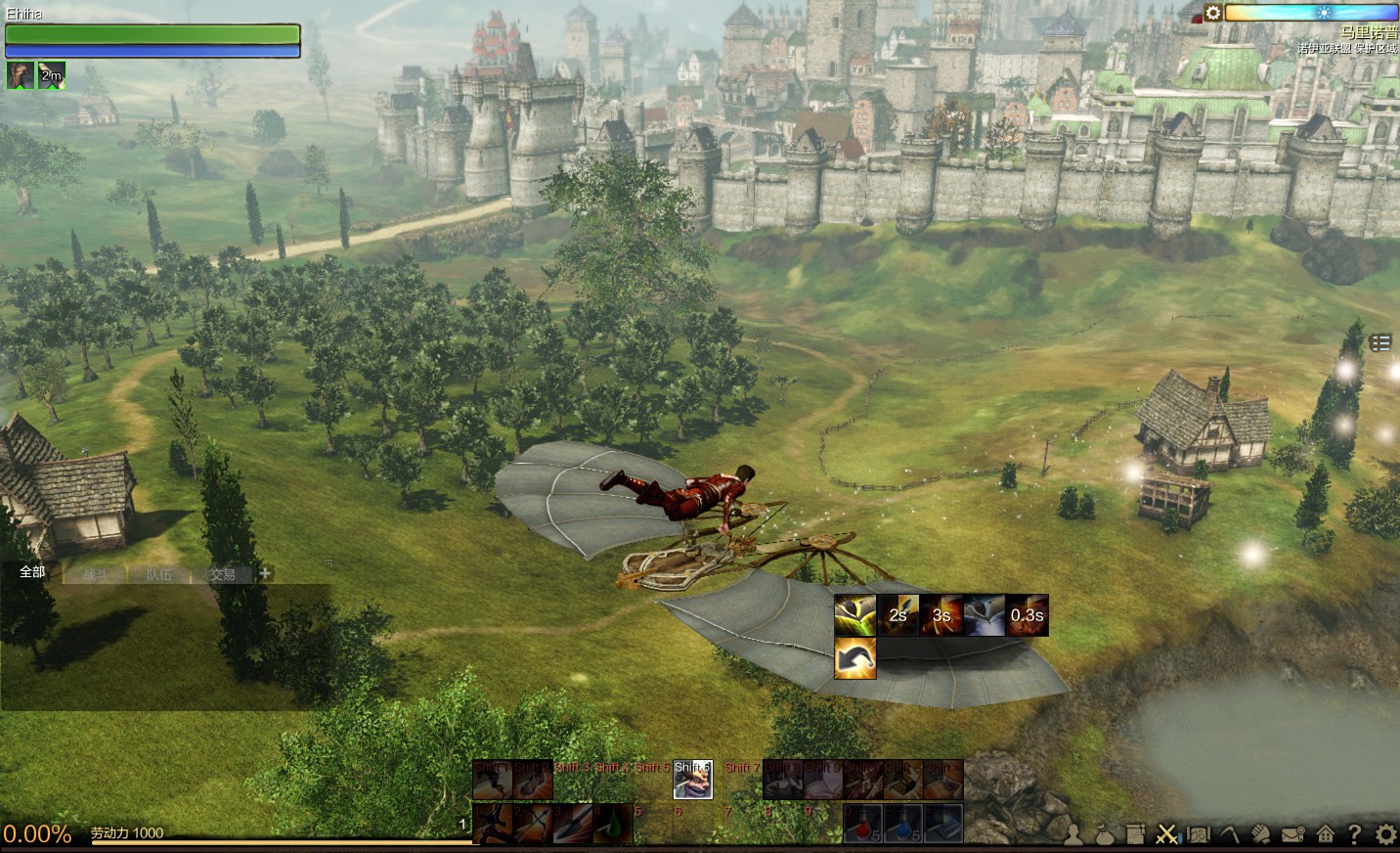Use the red potion hotbar slot
This screenshot has height=853, width=1400.
coord(861,823)
